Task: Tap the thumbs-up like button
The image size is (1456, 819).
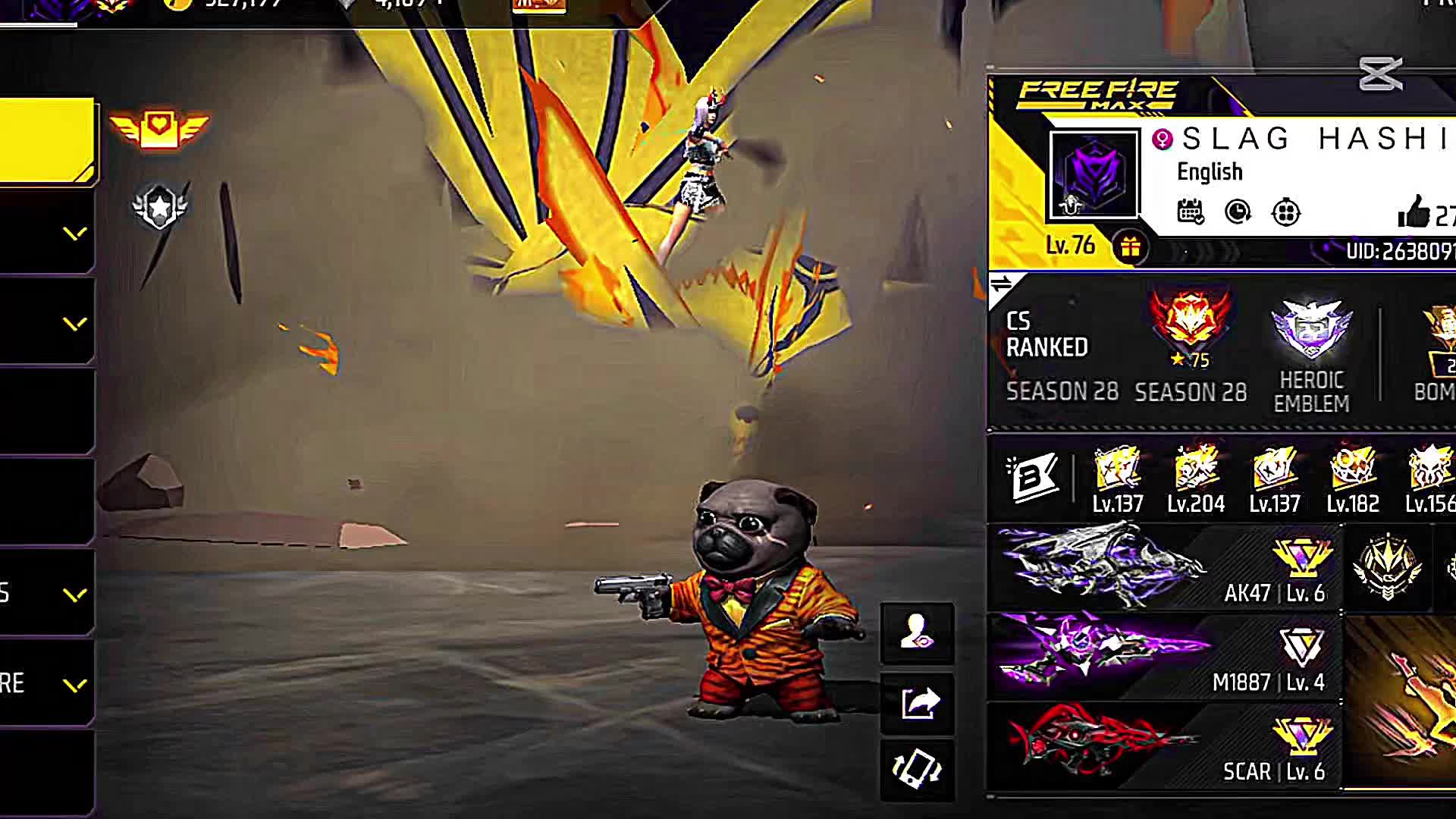Action: point(1414,212)
